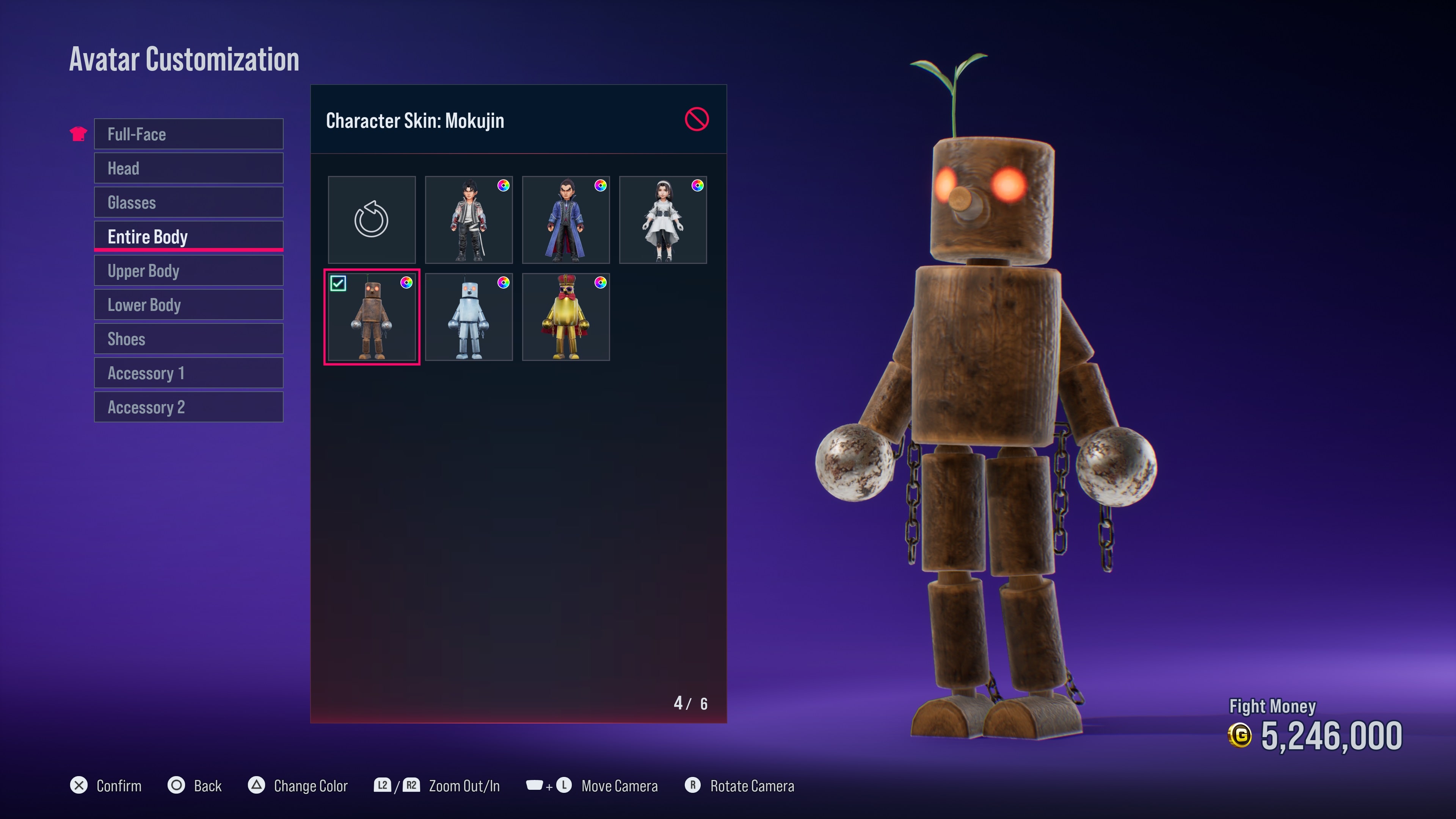Click the reset arrow tile
The width and height of the screenshot is (1456, 819).
(371, 220)
